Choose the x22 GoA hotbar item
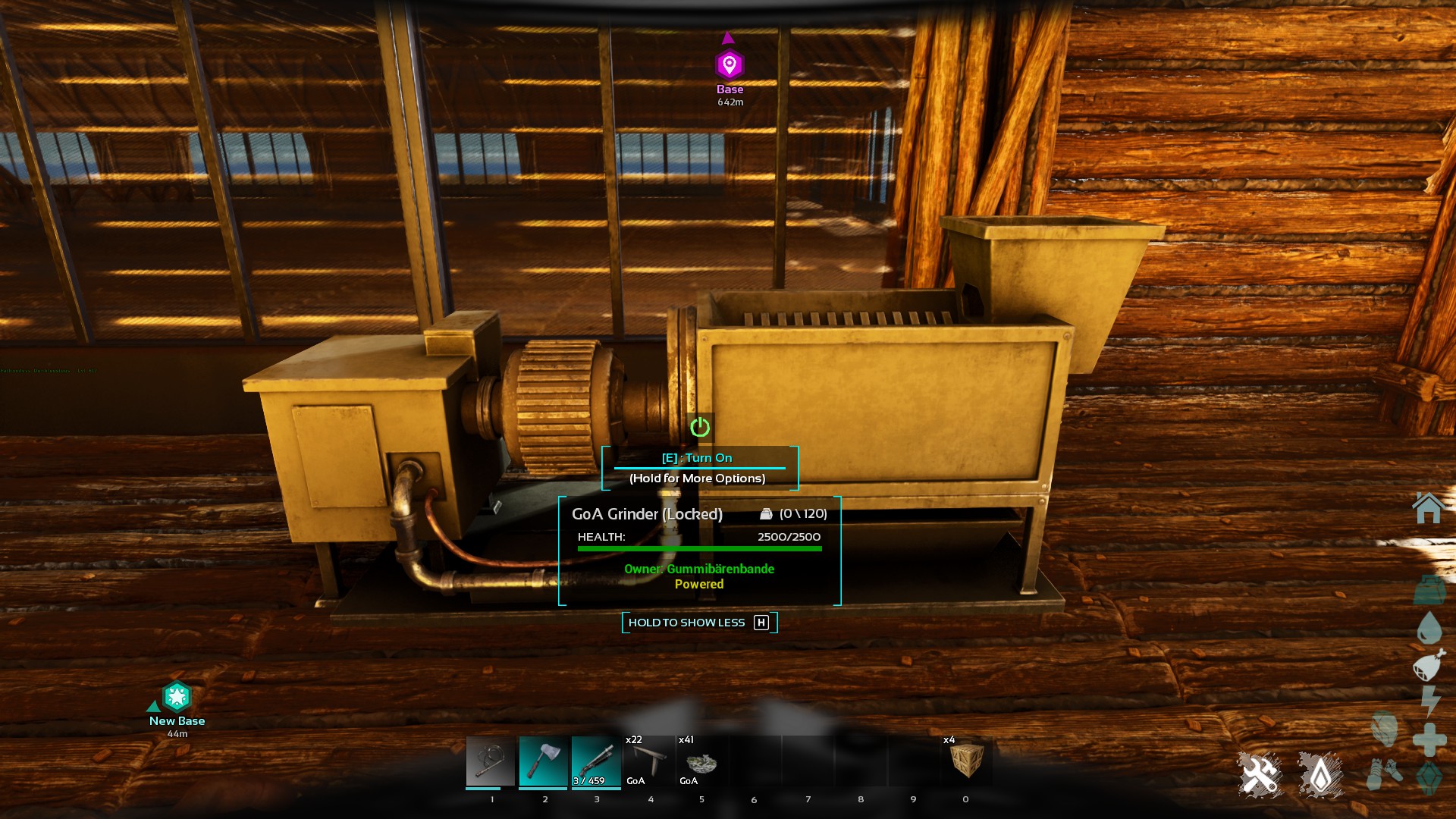Image resolution: width=1456 pixels, height=819 pixels. coord(649,761)
